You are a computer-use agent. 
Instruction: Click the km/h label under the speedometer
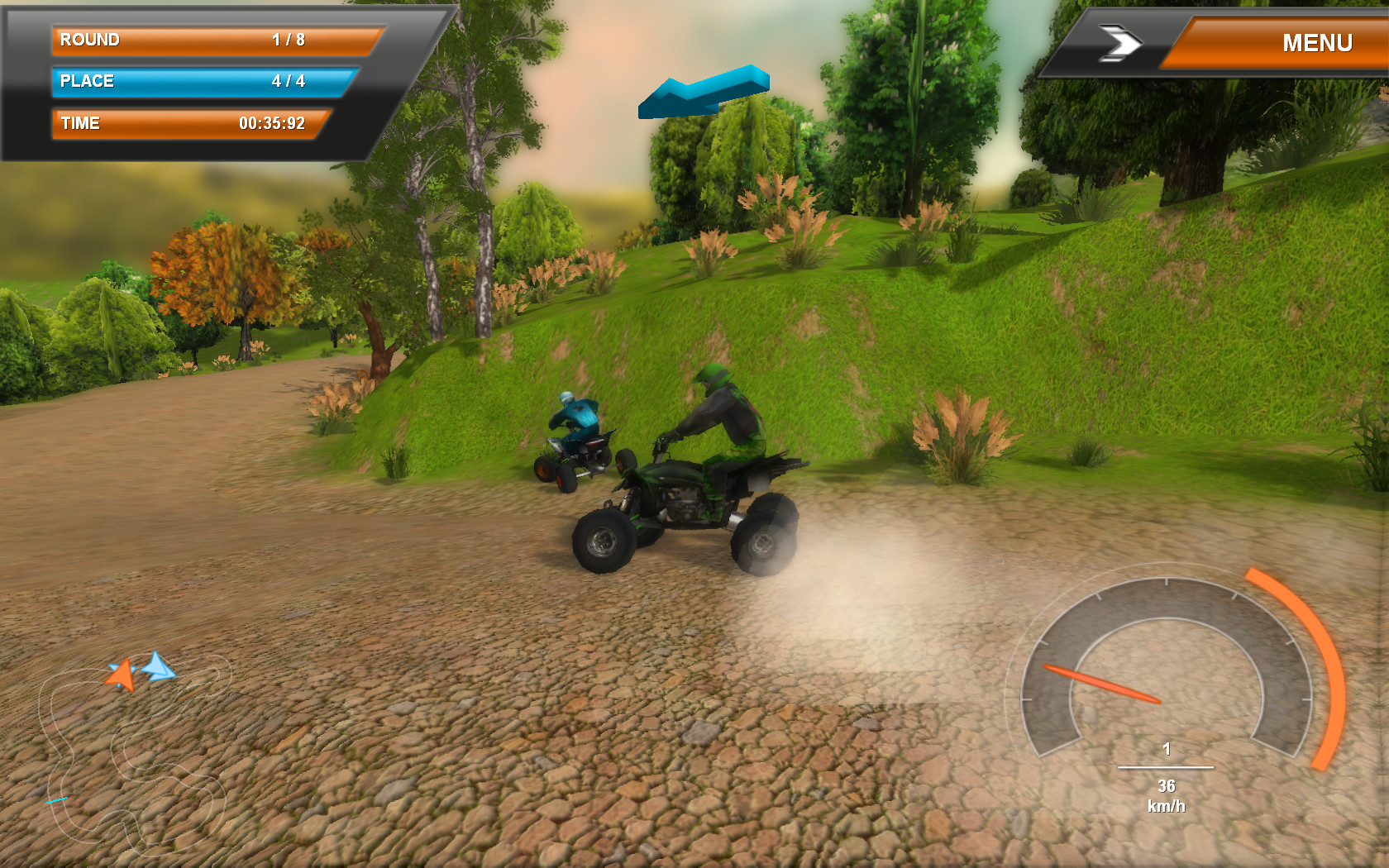[x=1167, y=804]
